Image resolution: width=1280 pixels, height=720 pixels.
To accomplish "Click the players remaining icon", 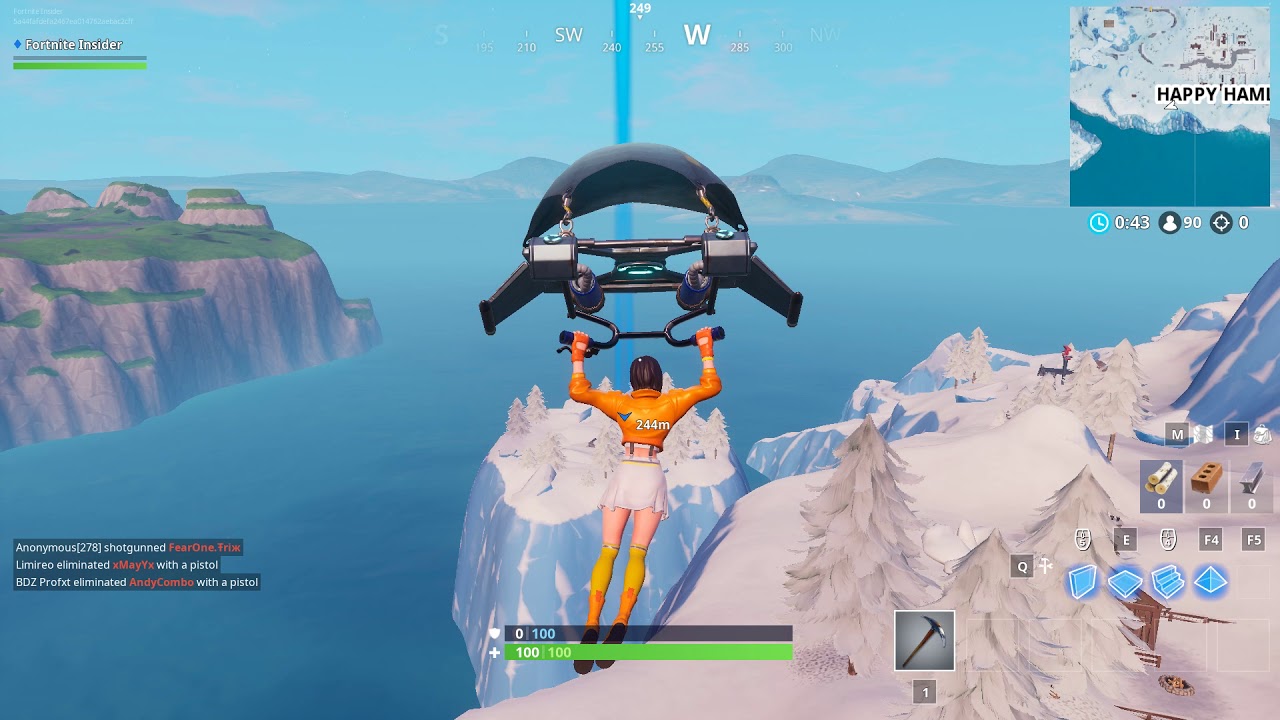I will click(1170, 223).
